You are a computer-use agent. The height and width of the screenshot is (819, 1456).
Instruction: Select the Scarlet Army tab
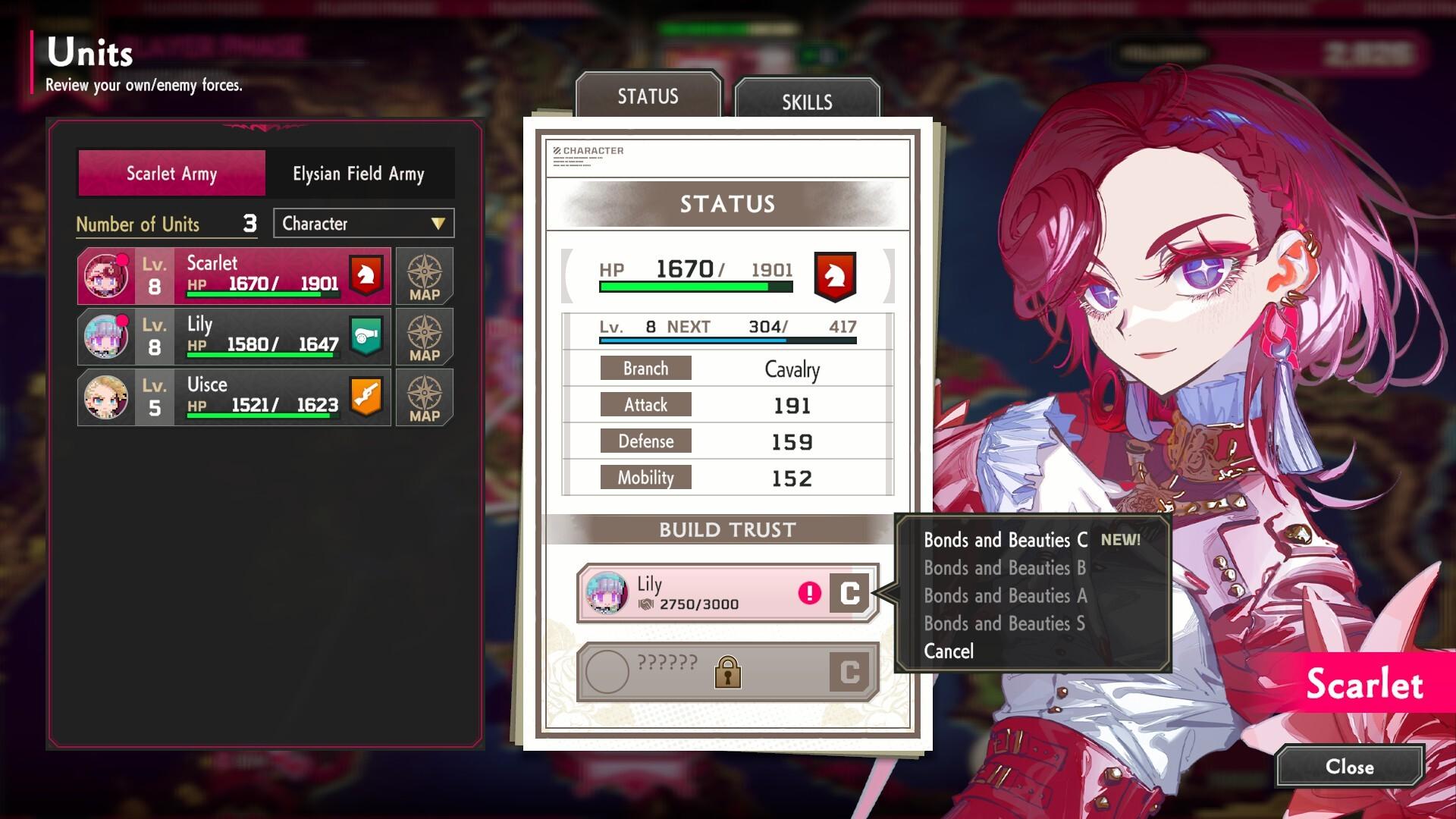[172, 174]
